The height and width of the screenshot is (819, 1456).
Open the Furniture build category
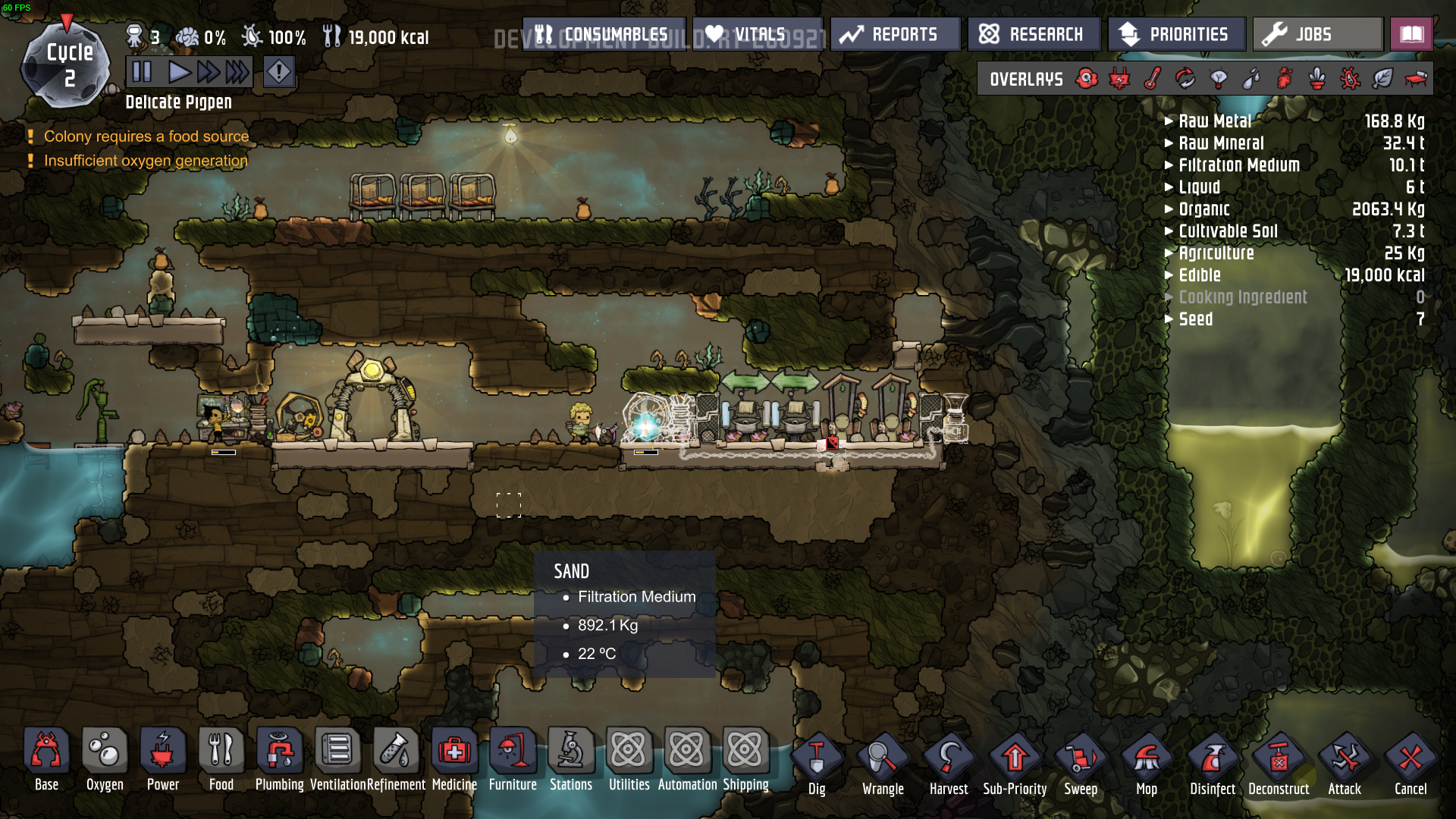tap(513, 760)
